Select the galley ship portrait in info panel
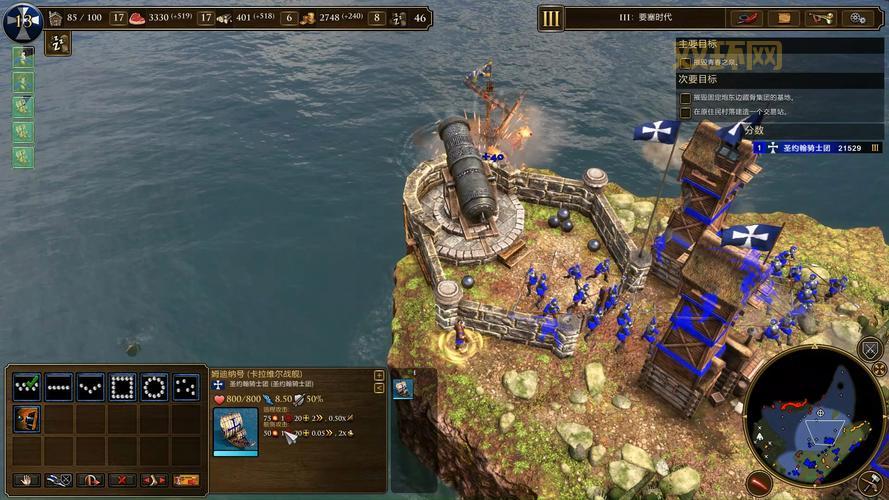 (x=236, y=431)
